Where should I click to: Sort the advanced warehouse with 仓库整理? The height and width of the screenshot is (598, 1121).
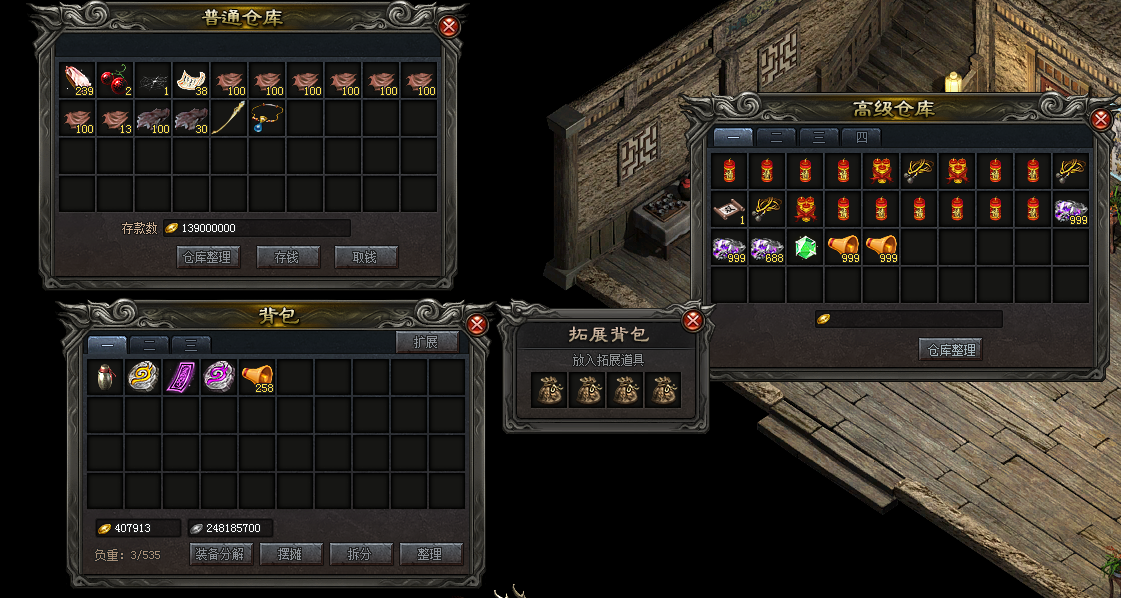(x=950, y=349)
